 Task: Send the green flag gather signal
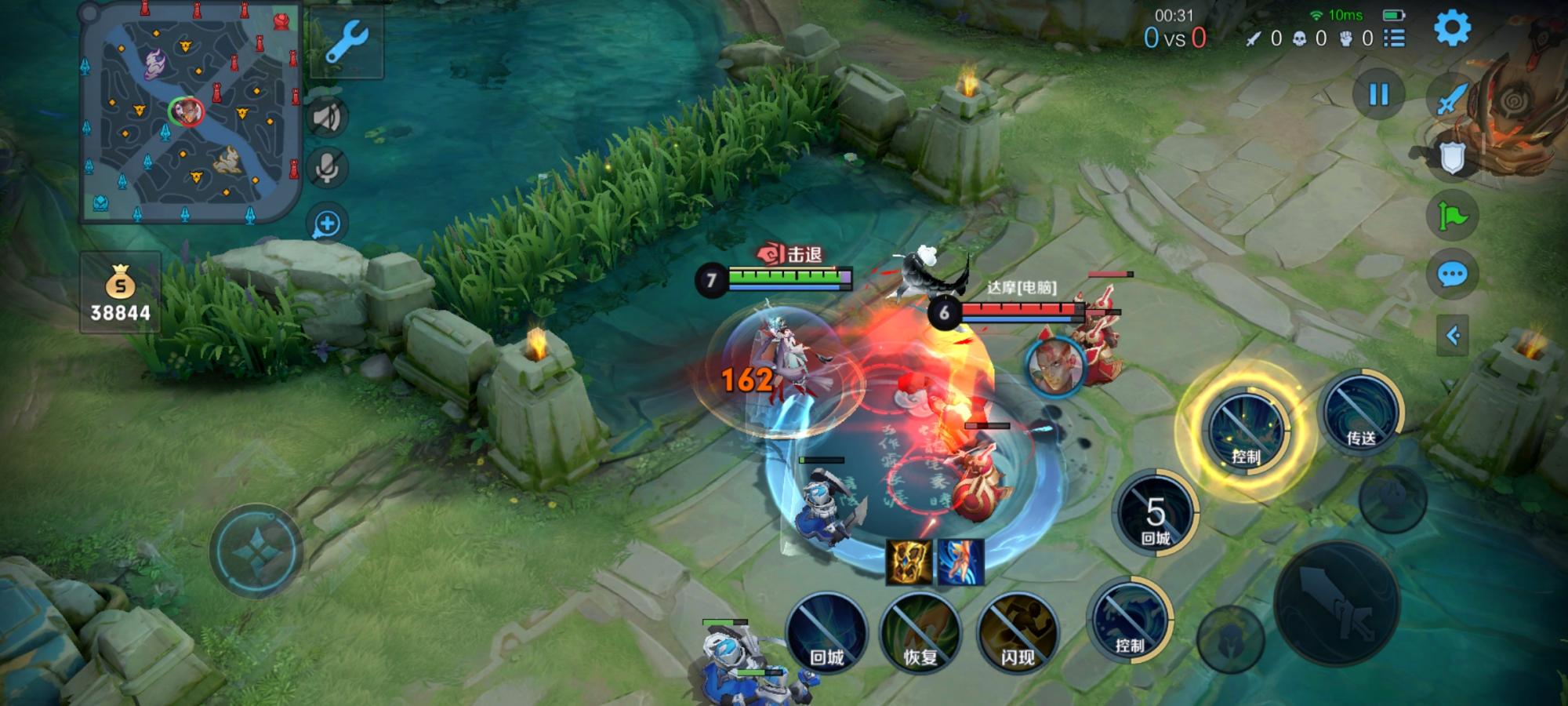(x=1452, y=216)
